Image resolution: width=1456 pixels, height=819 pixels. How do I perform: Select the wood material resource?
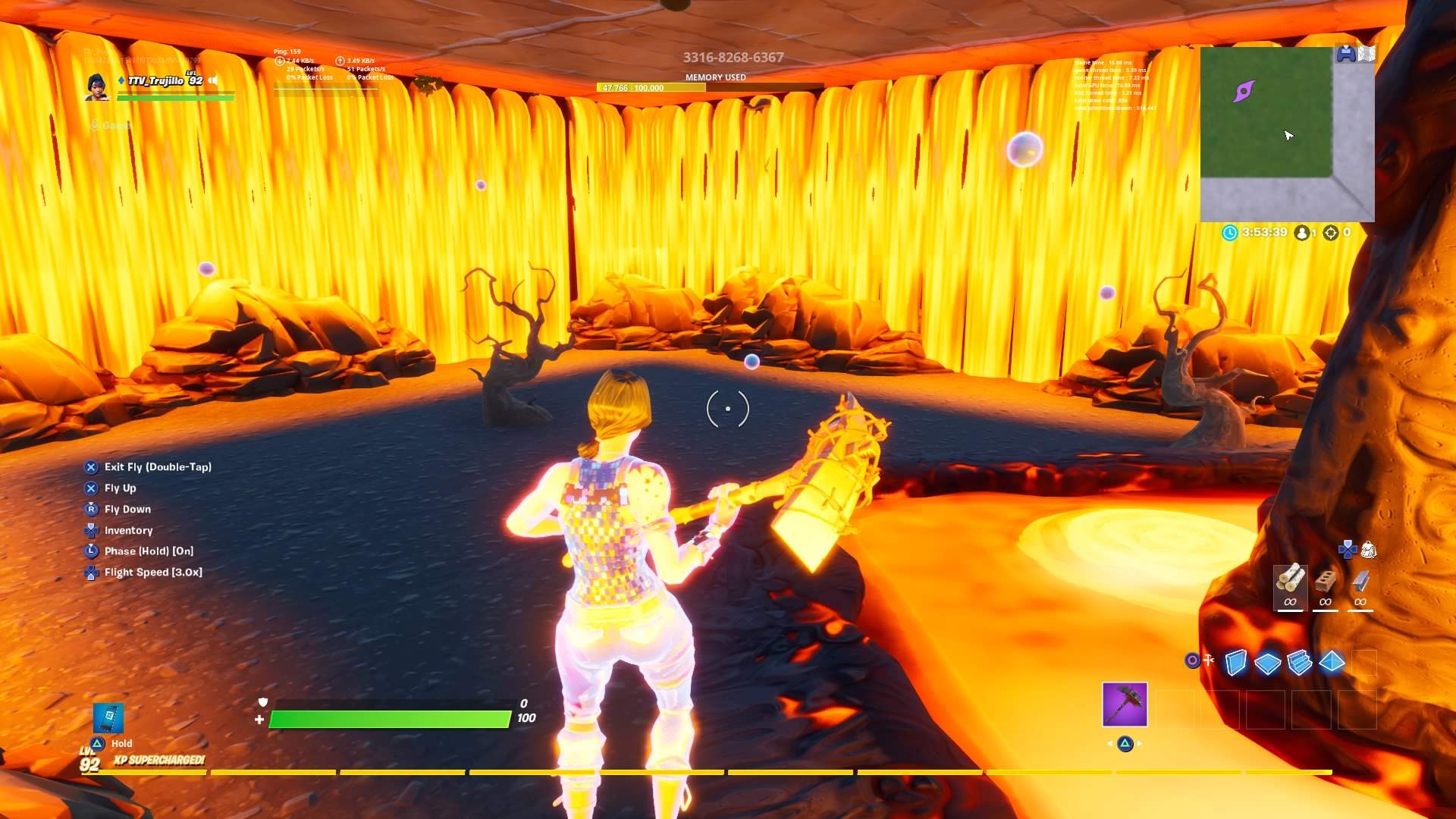coord(1291,579)
